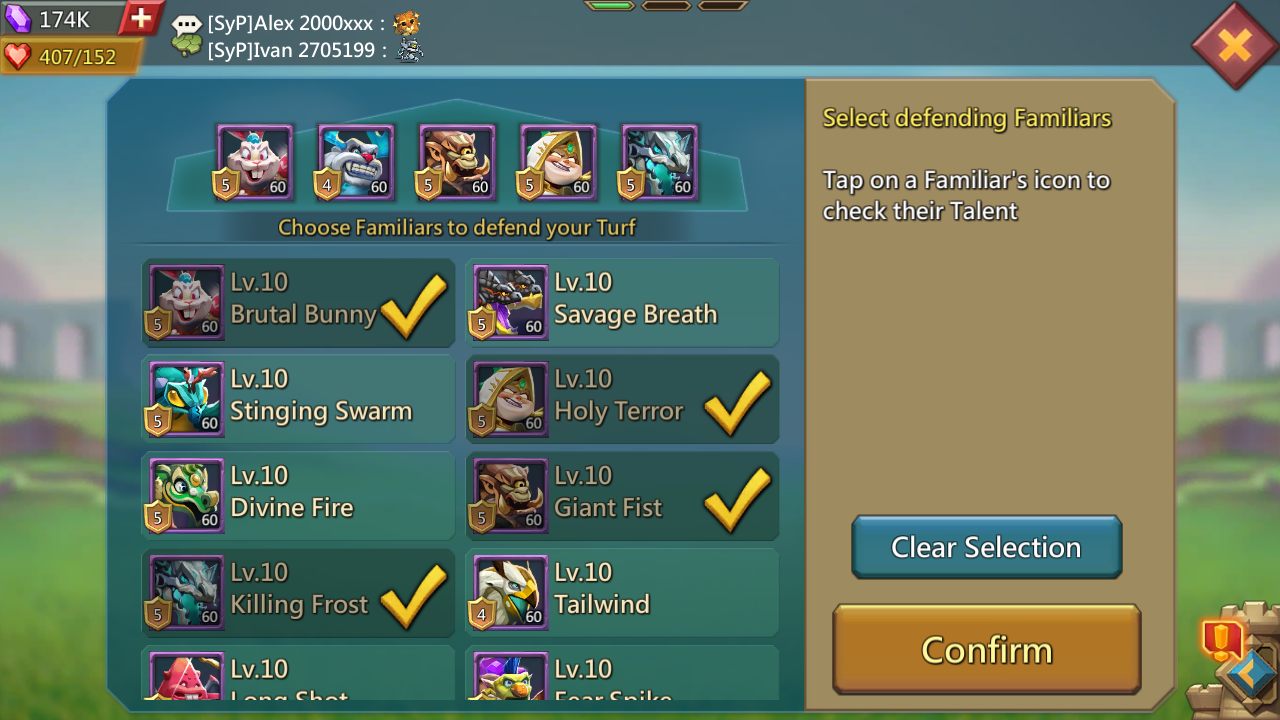Pick Divine Fire familiar row
The width and height of the screenshot is (1280, 720).
[x=298, y=496]
